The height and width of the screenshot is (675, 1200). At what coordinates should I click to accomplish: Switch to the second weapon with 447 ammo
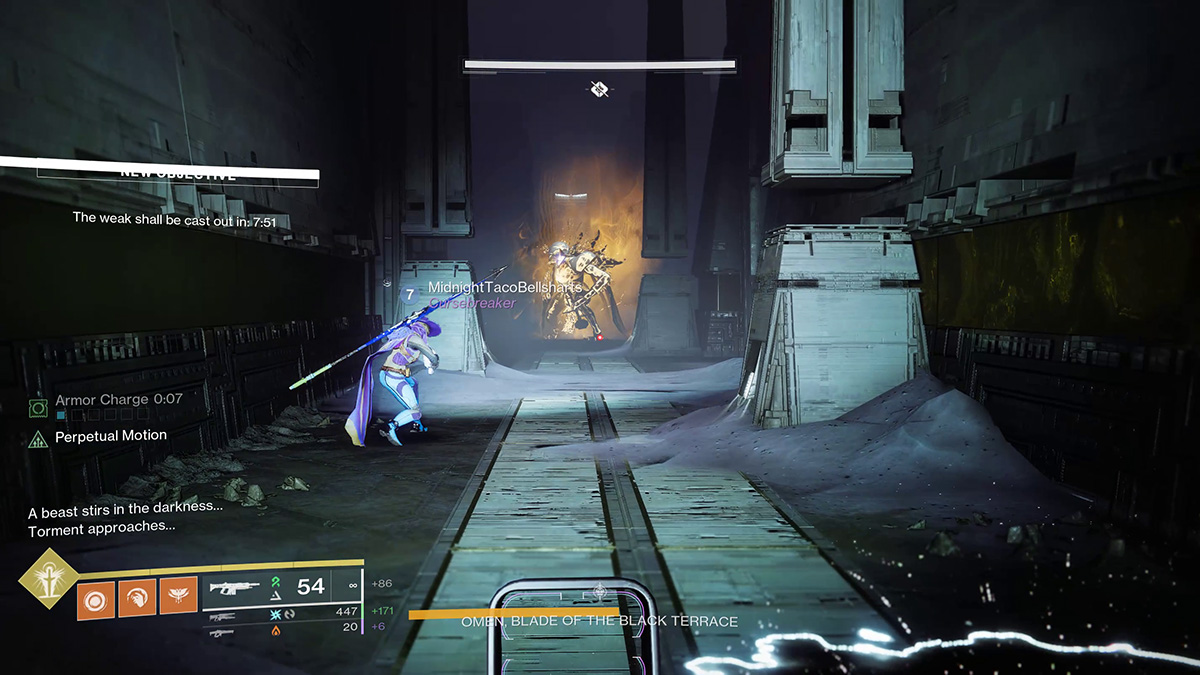point(222,612)
